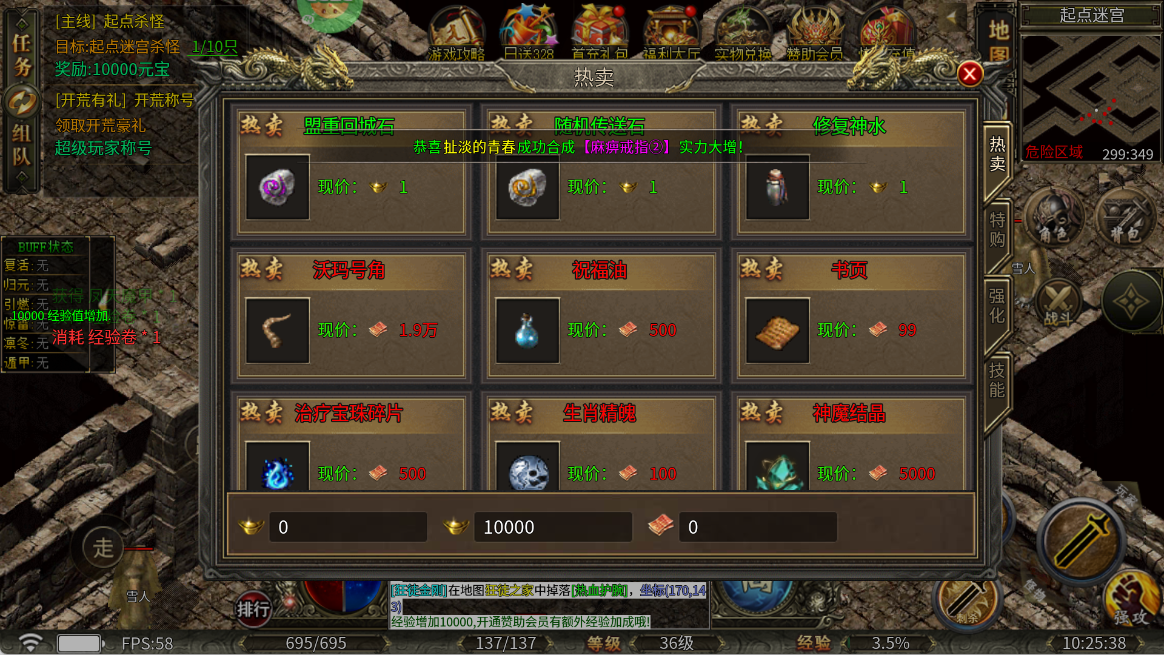Viewport: 1164px width, 655px height.
Task: Toggle the 走 walk button
Action: (x=103, y=546)
